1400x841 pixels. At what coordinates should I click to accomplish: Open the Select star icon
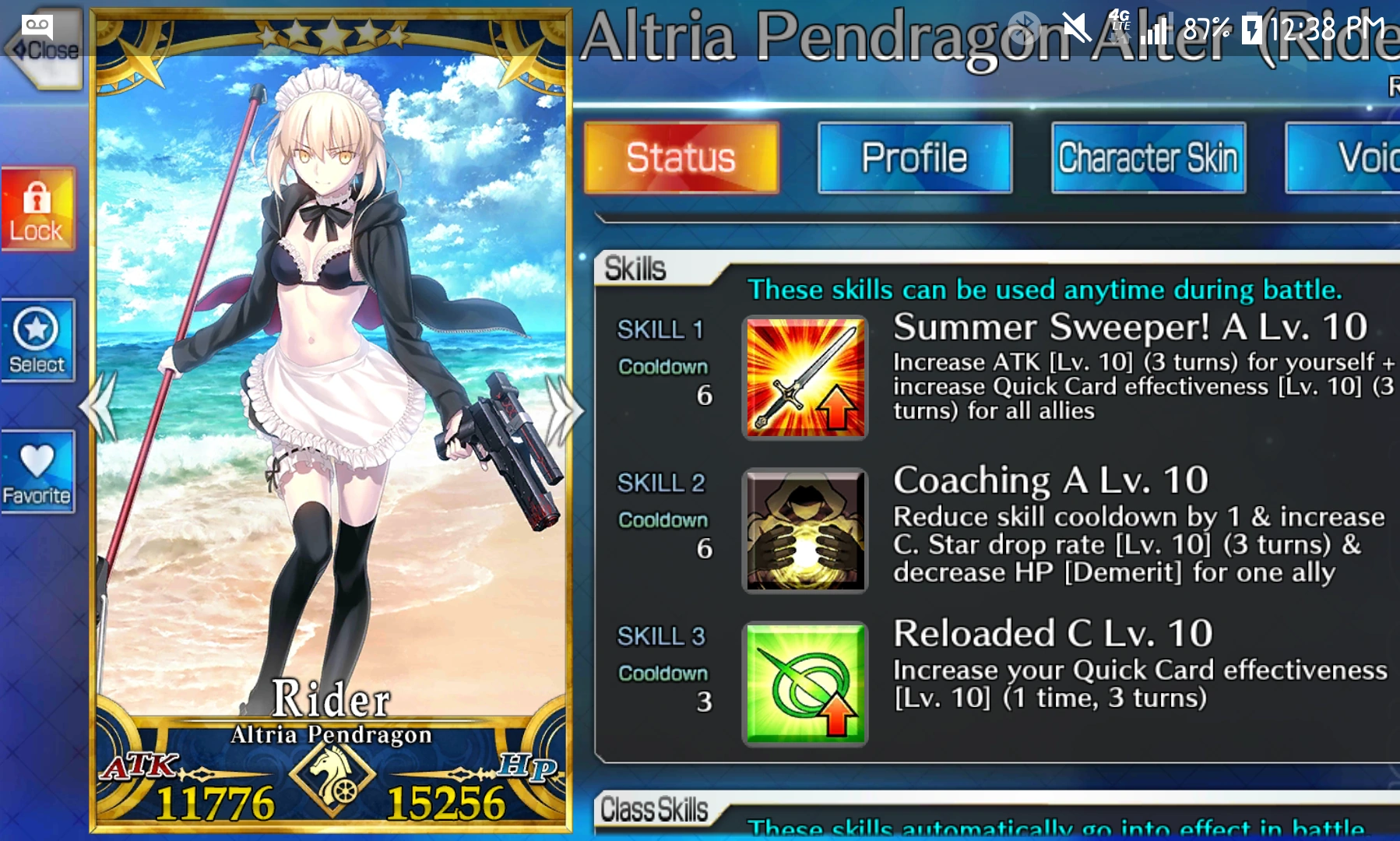click(38, 340)
